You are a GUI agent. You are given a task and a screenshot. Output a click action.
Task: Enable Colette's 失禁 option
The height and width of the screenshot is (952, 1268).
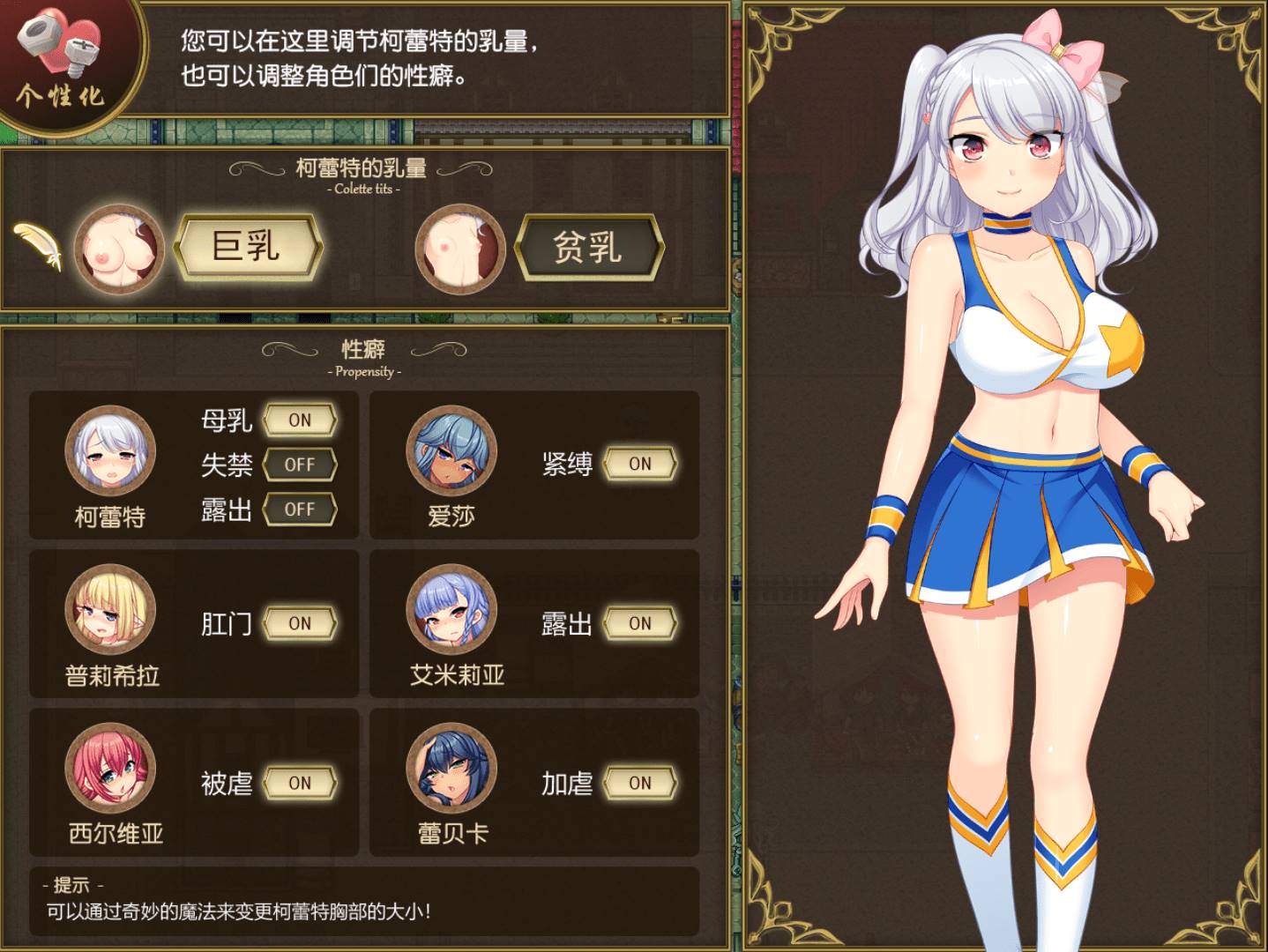coord(301,465)
